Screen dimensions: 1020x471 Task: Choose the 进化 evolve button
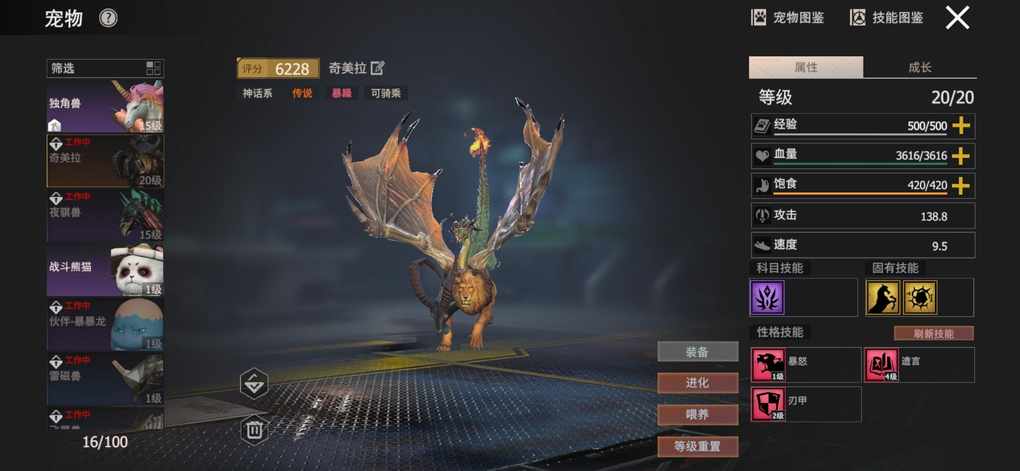pyautogui.click(x=697, y=382)
